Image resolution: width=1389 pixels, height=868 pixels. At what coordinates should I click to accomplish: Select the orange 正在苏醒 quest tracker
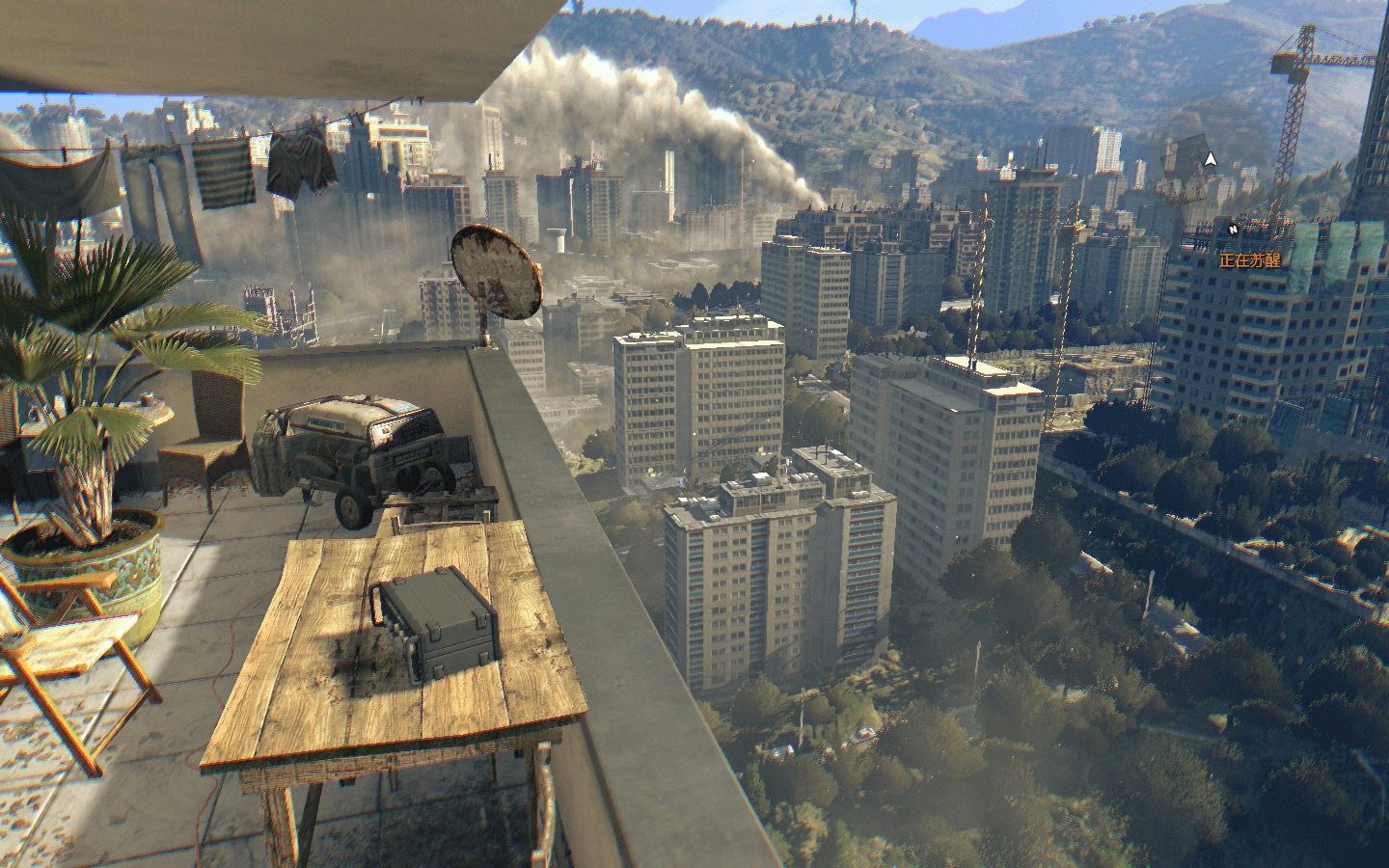1249,259
